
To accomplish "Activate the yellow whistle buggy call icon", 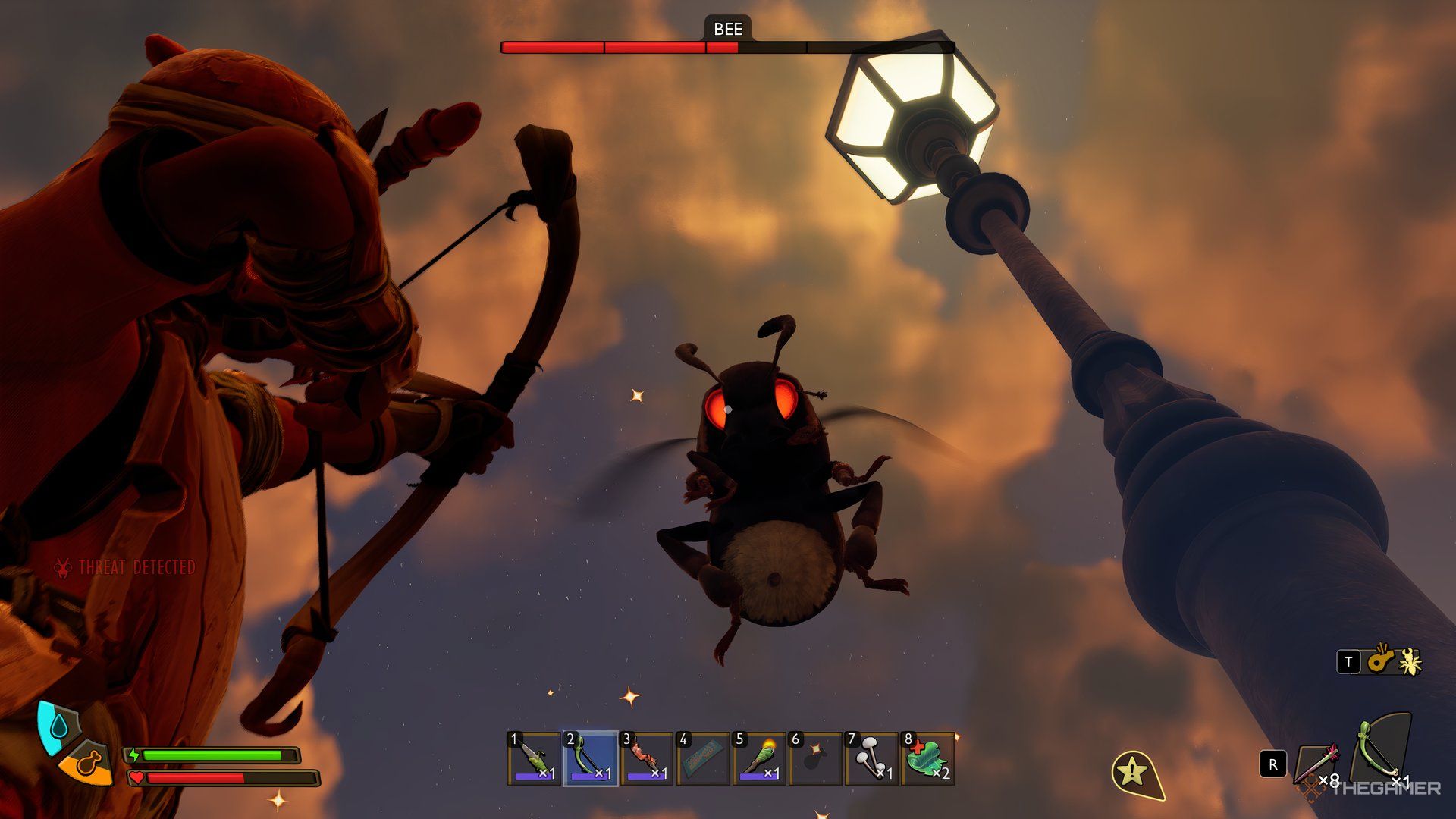I will pyautogui.click(x=1380, y=661).
